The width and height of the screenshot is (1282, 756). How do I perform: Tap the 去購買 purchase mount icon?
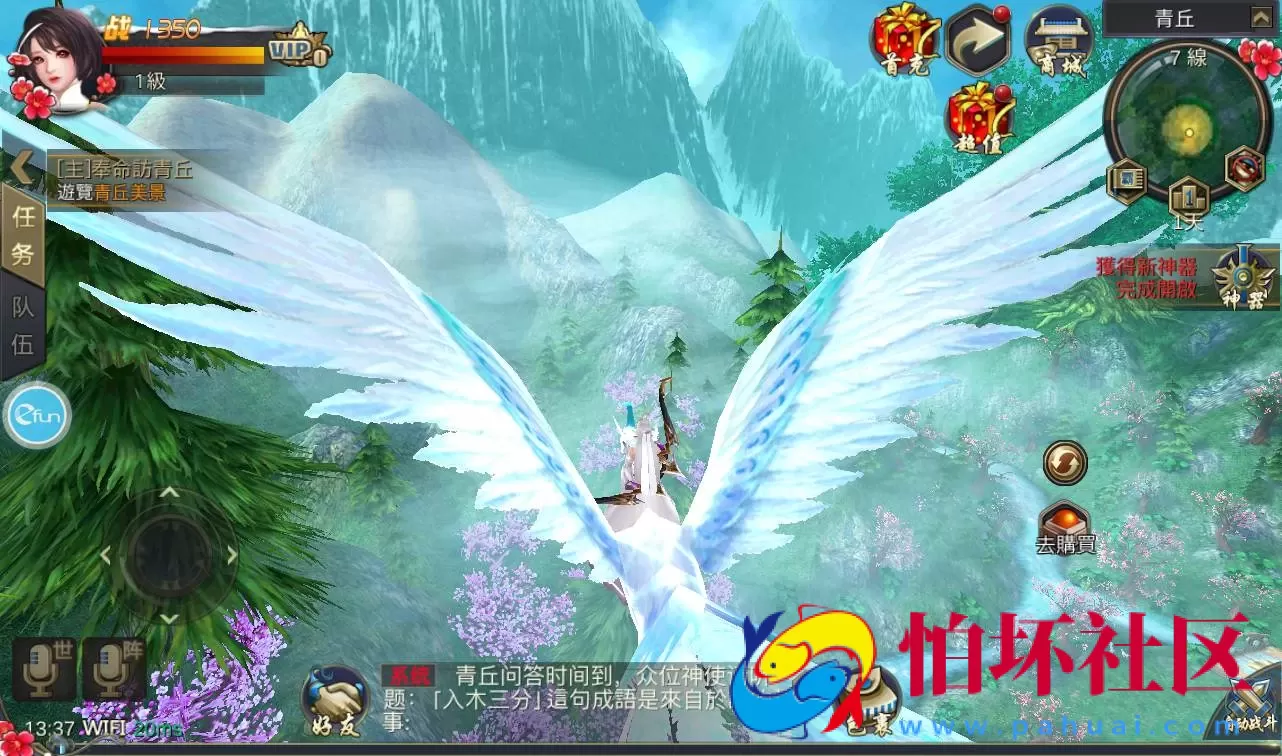(1064, 522)
